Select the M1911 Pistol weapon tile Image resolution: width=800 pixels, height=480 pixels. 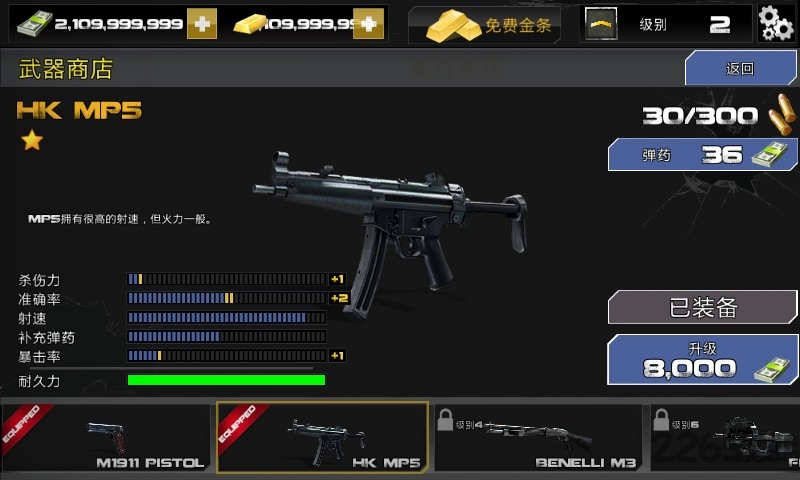pos(107,438)
